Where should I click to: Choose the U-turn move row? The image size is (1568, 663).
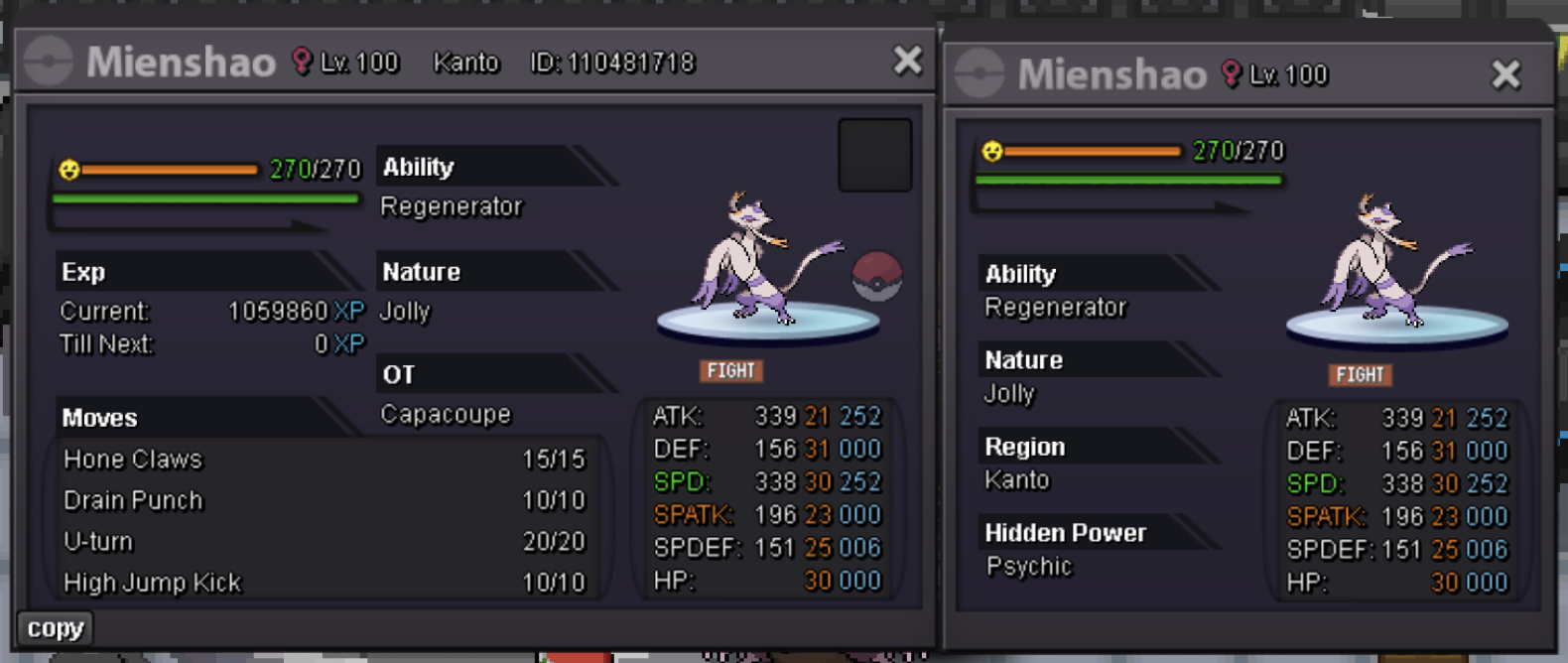(x=324, y=542)
